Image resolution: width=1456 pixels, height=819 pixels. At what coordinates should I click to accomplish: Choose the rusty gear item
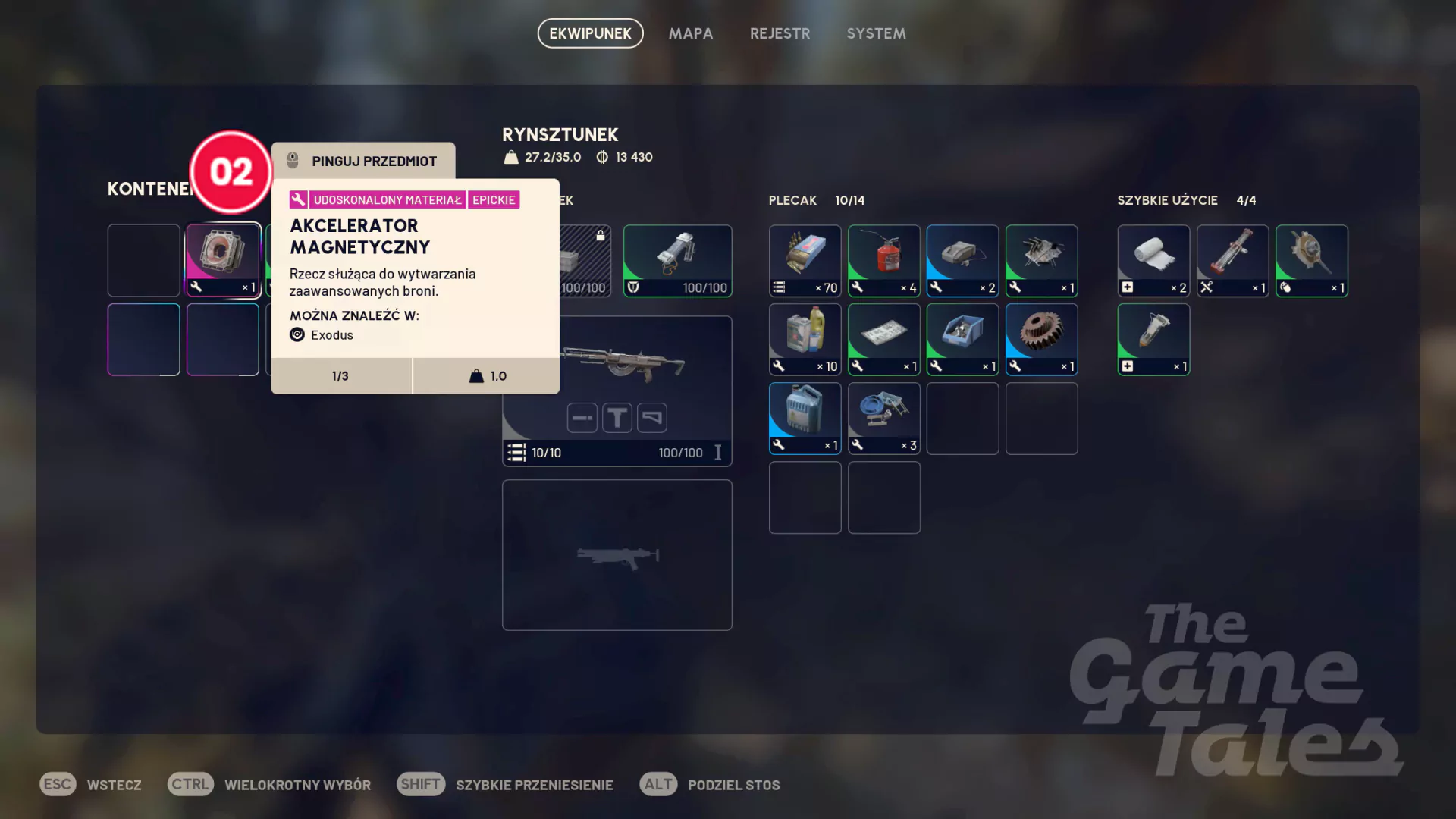(1041, 339)
